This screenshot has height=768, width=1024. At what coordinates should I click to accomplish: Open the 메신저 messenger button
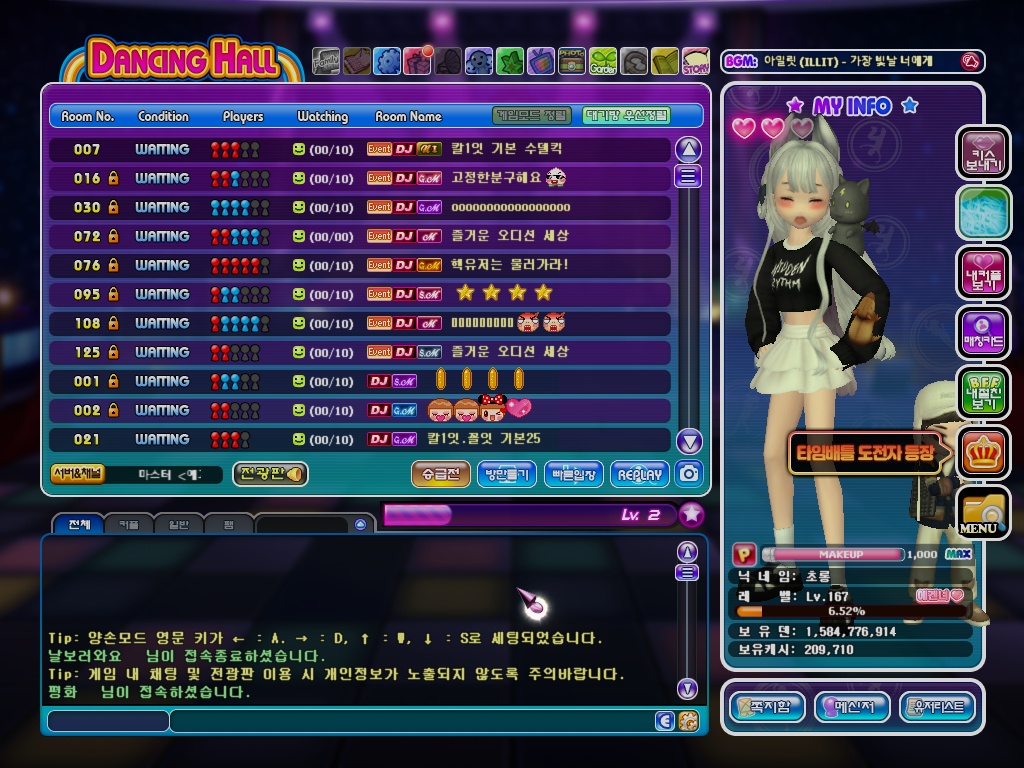(x=852, y=707)
